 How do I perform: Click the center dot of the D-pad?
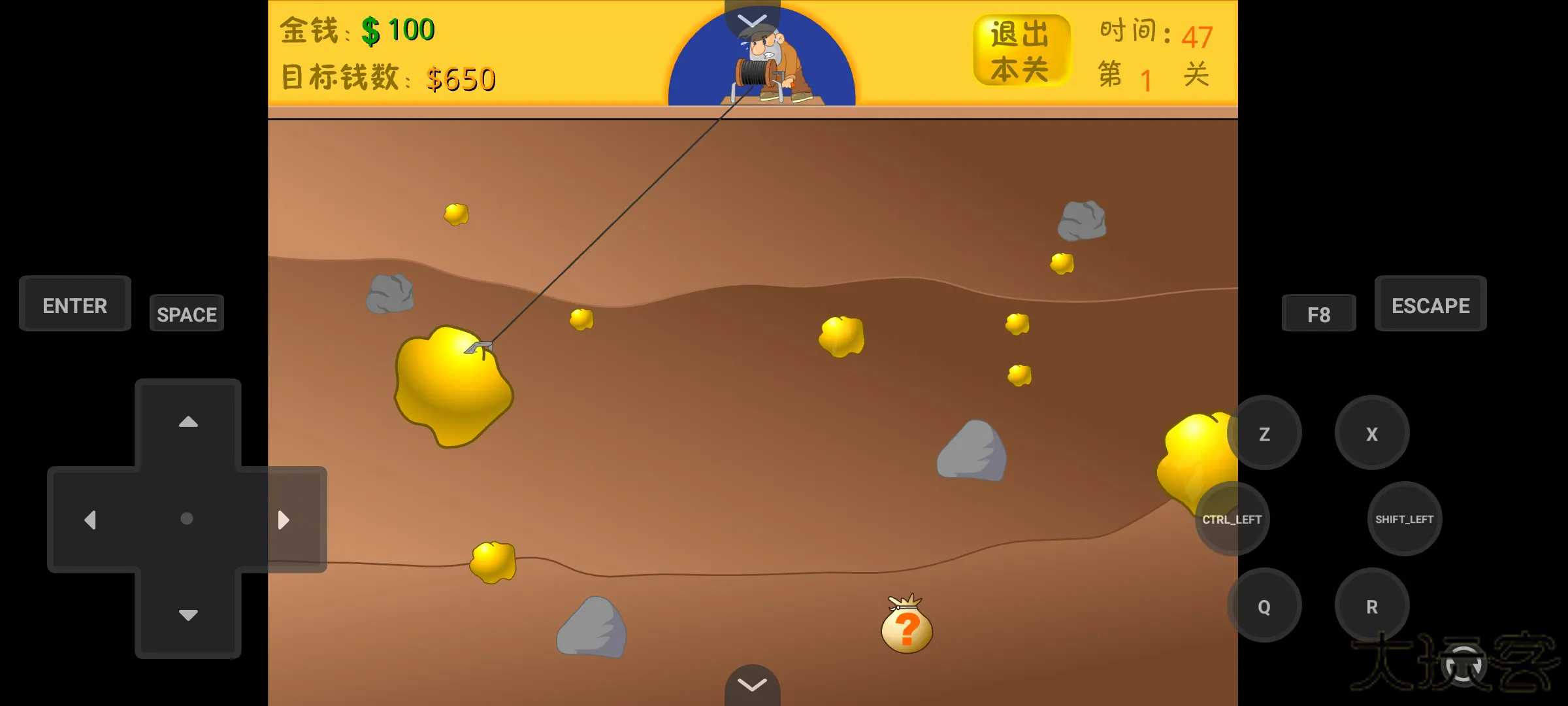click(x=187, y=517)
